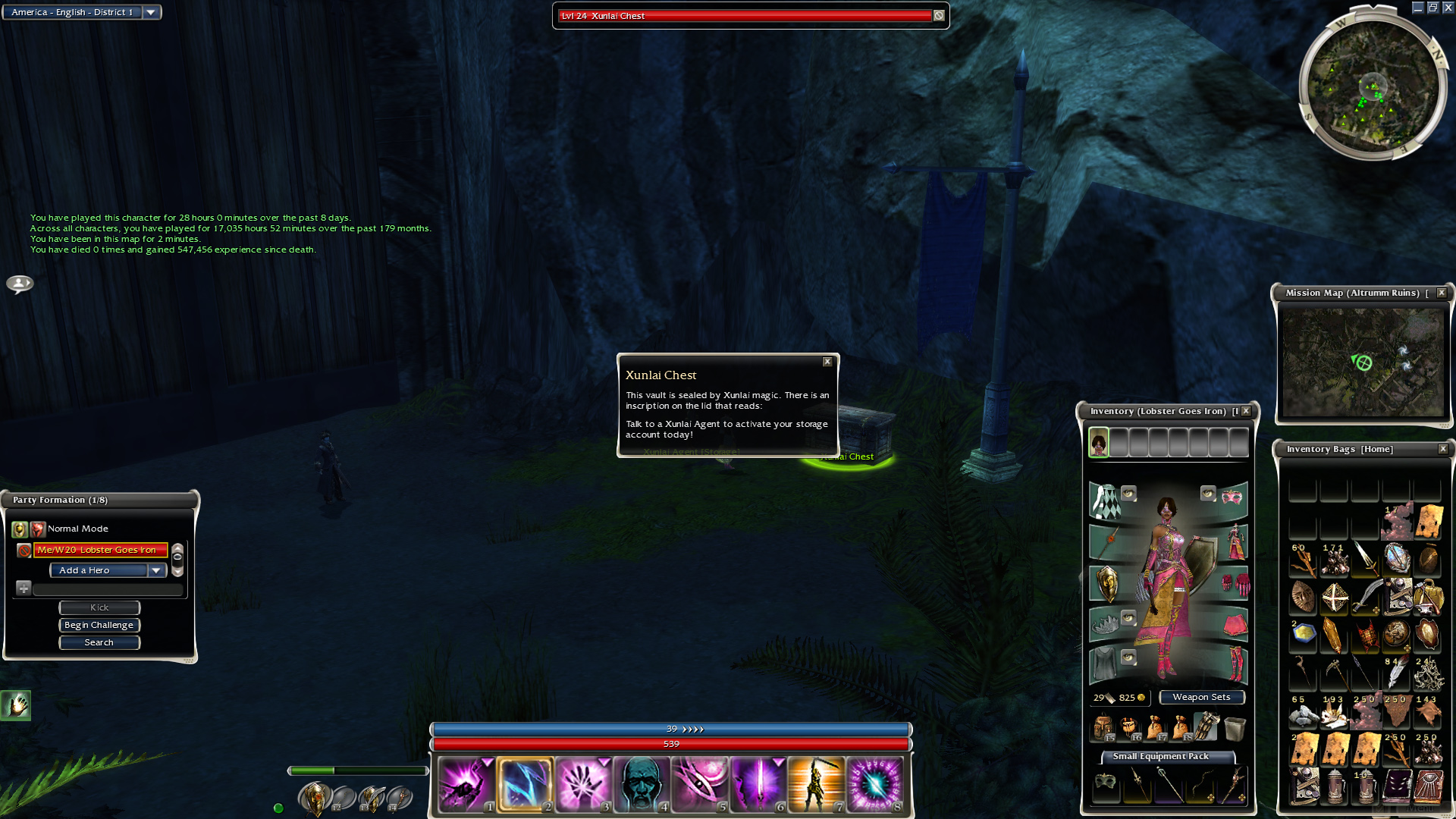Screen dimensions: 1456x819
Task: Open the Weapon Sets panel
Action: (1201, 697)
